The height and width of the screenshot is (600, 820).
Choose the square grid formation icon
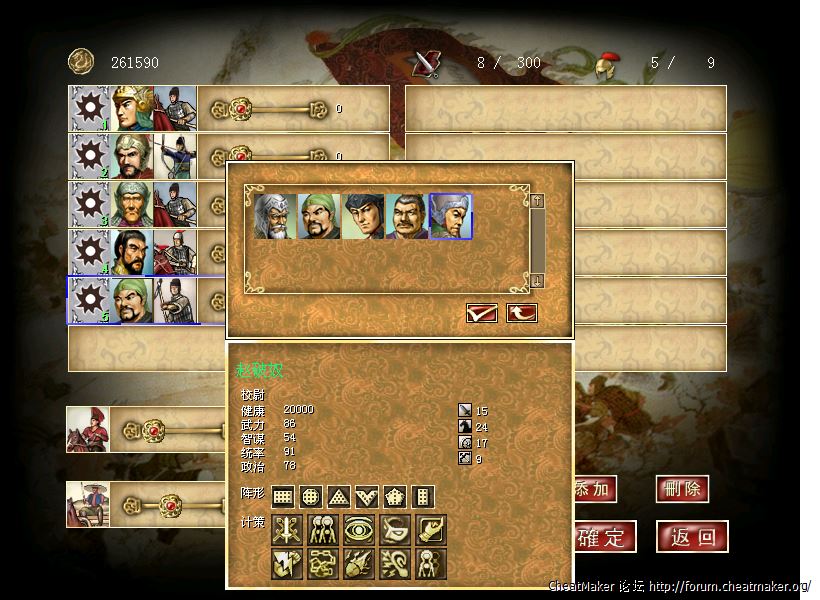pyautogui.click(x=283, y=497)
